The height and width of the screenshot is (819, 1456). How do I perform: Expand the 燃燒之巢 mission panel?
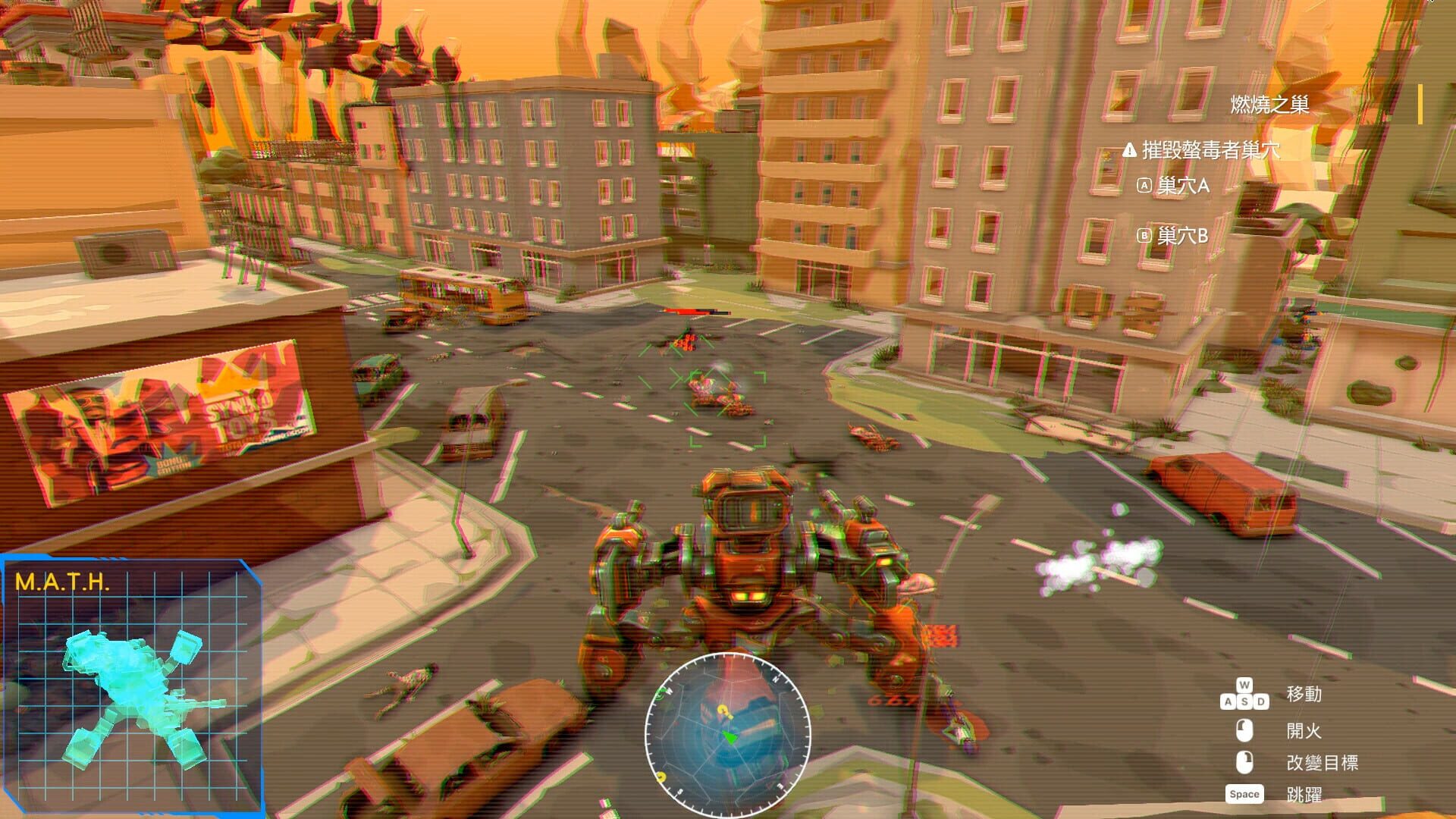point(1269,102)
